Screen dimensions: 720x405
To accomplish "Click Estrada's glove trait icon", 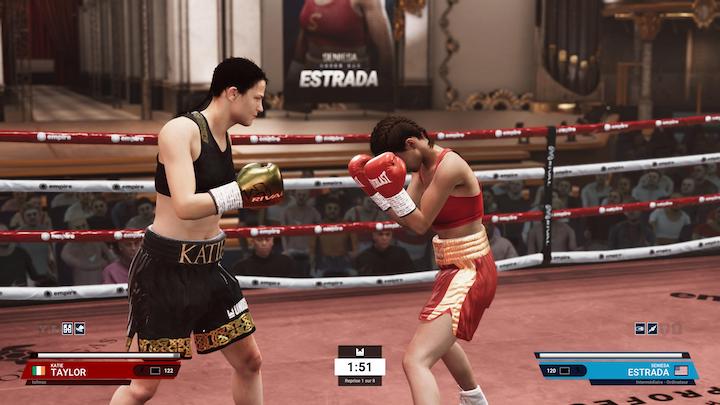I will [x=640, y=328].
